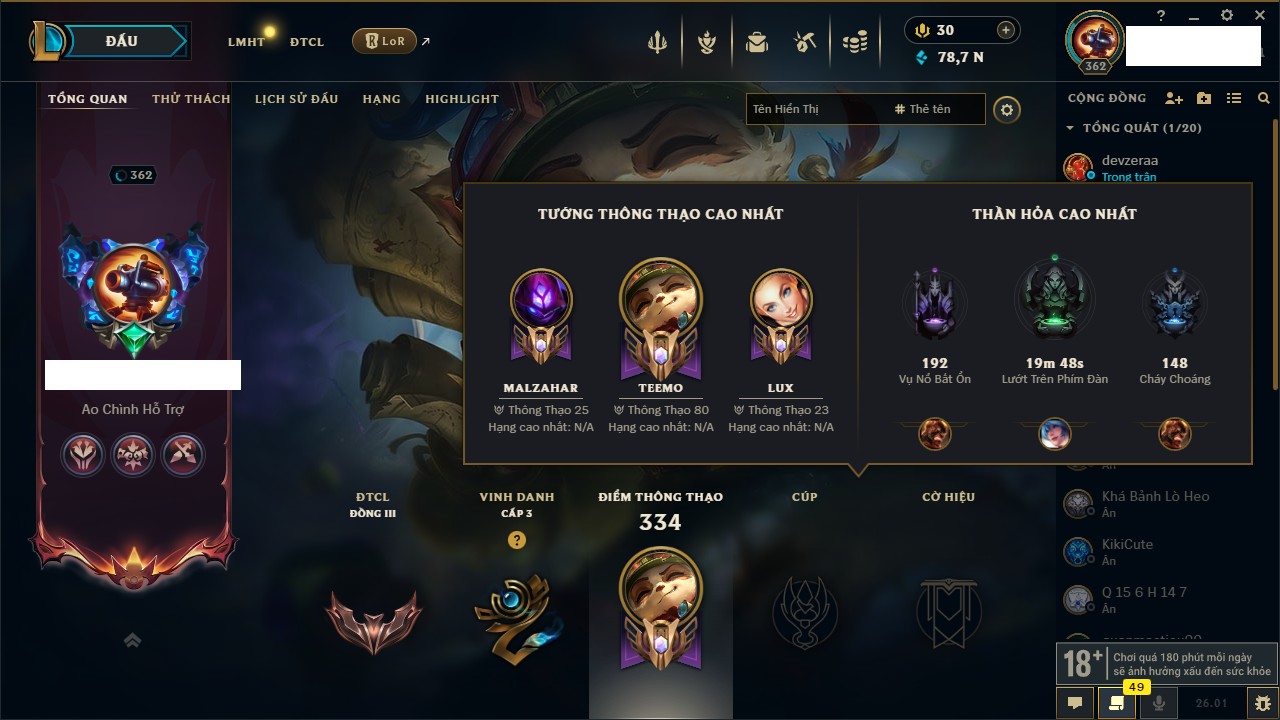The height and width of the screenshot is (720, 1280).
Task: Select the HẠNG tab
Action: pos(381,99)
